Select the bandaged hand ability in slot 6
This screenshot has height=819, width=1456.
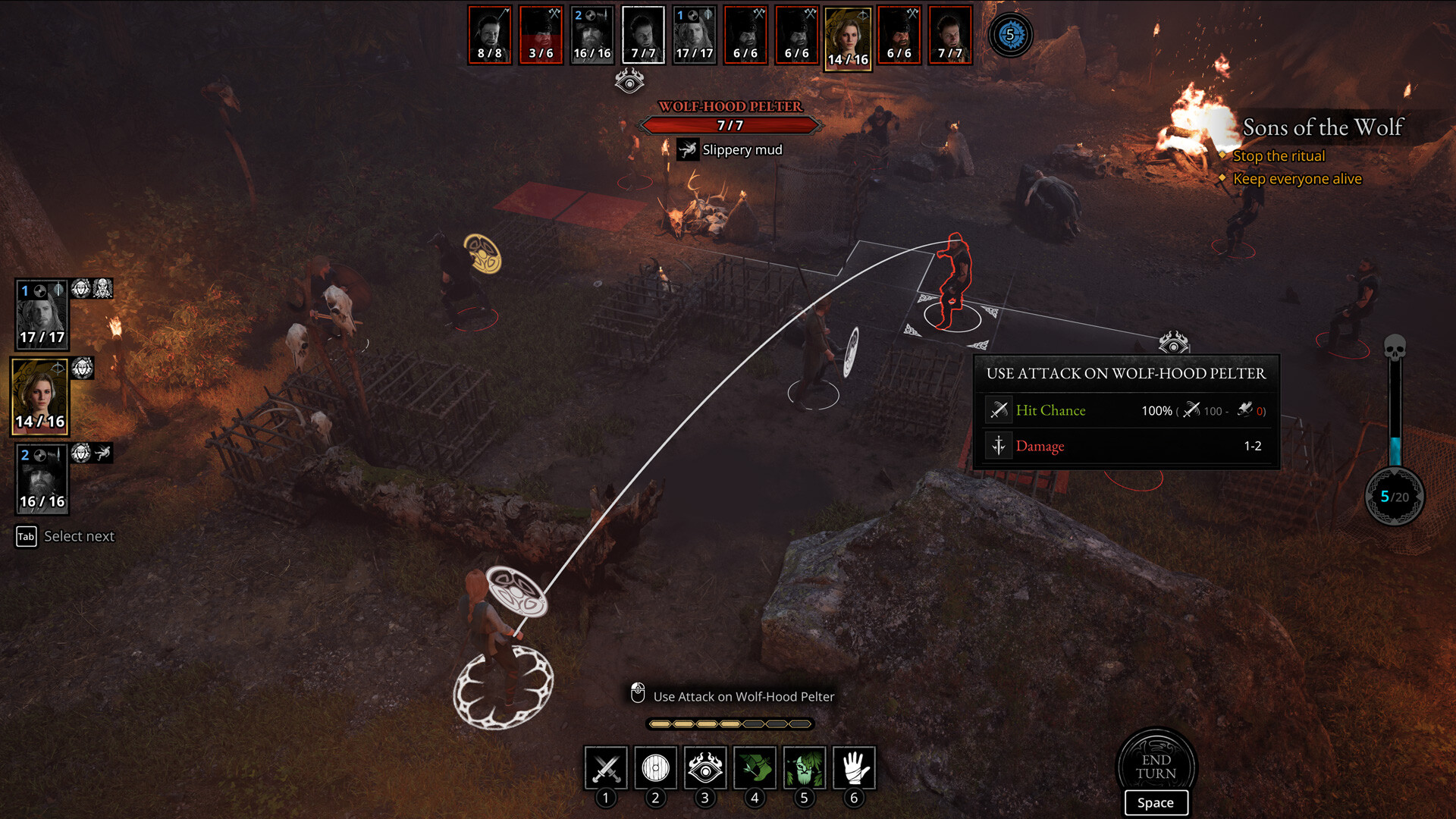pyautogui.click(x=855, y=768)
